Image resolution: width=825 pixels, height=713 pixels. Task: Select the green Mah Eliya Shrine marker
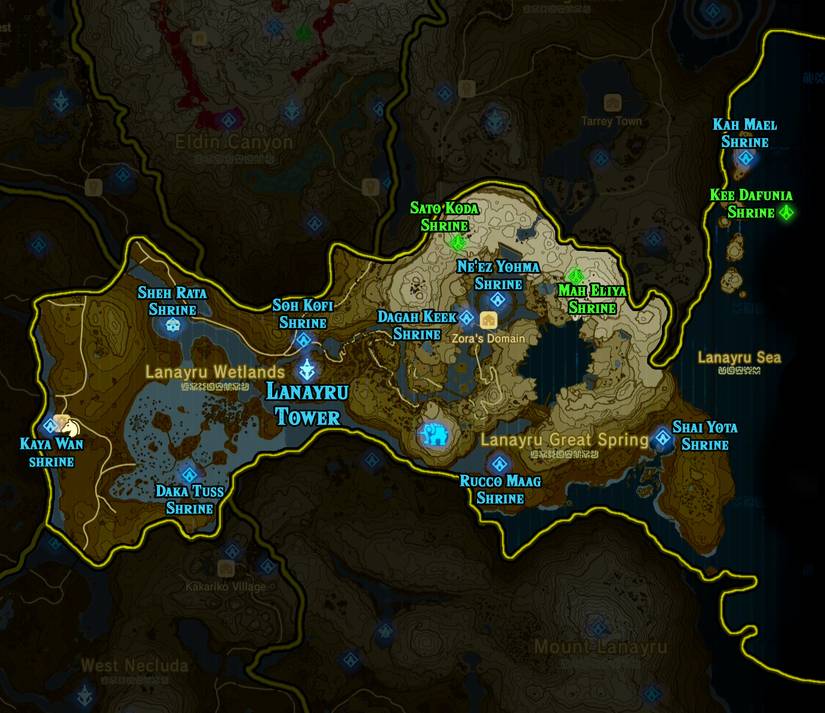click(x=576, y=275)
